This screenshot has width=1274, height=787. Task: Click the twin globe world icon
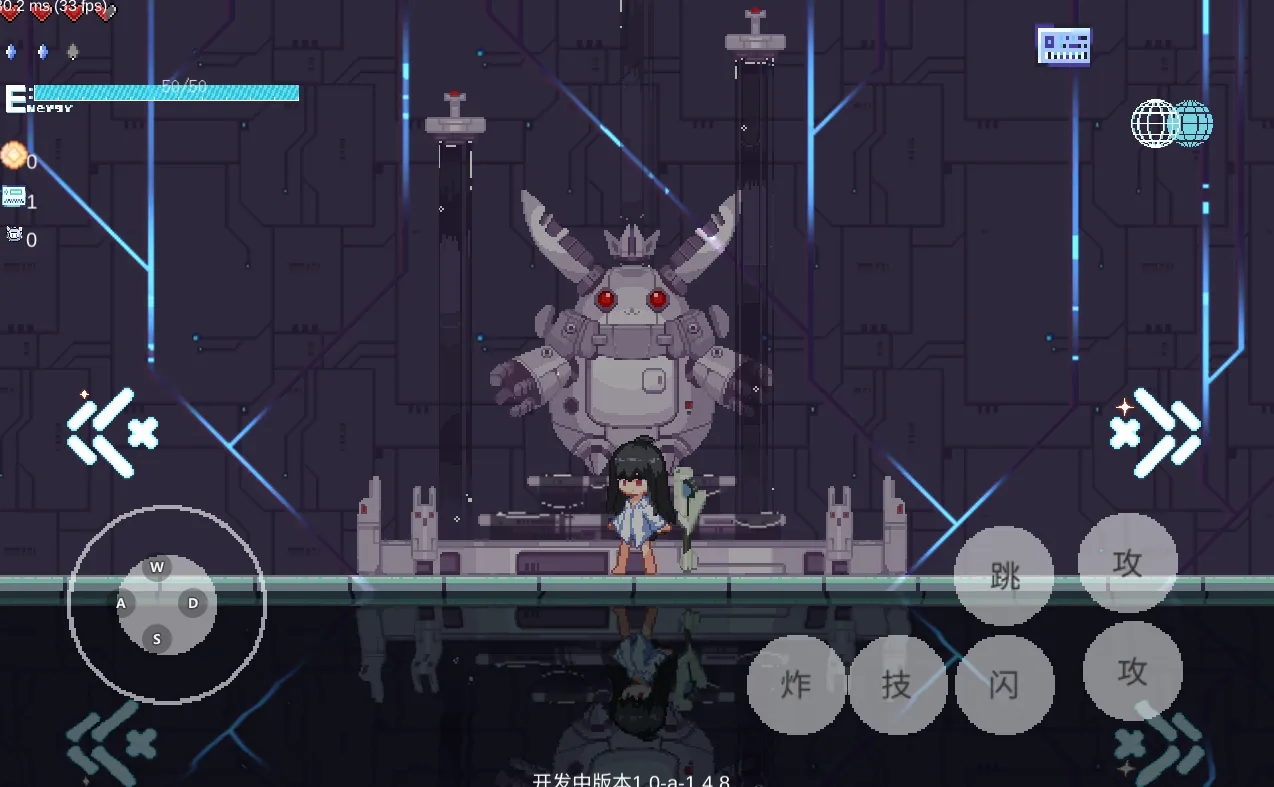[x=1172, y=124]
